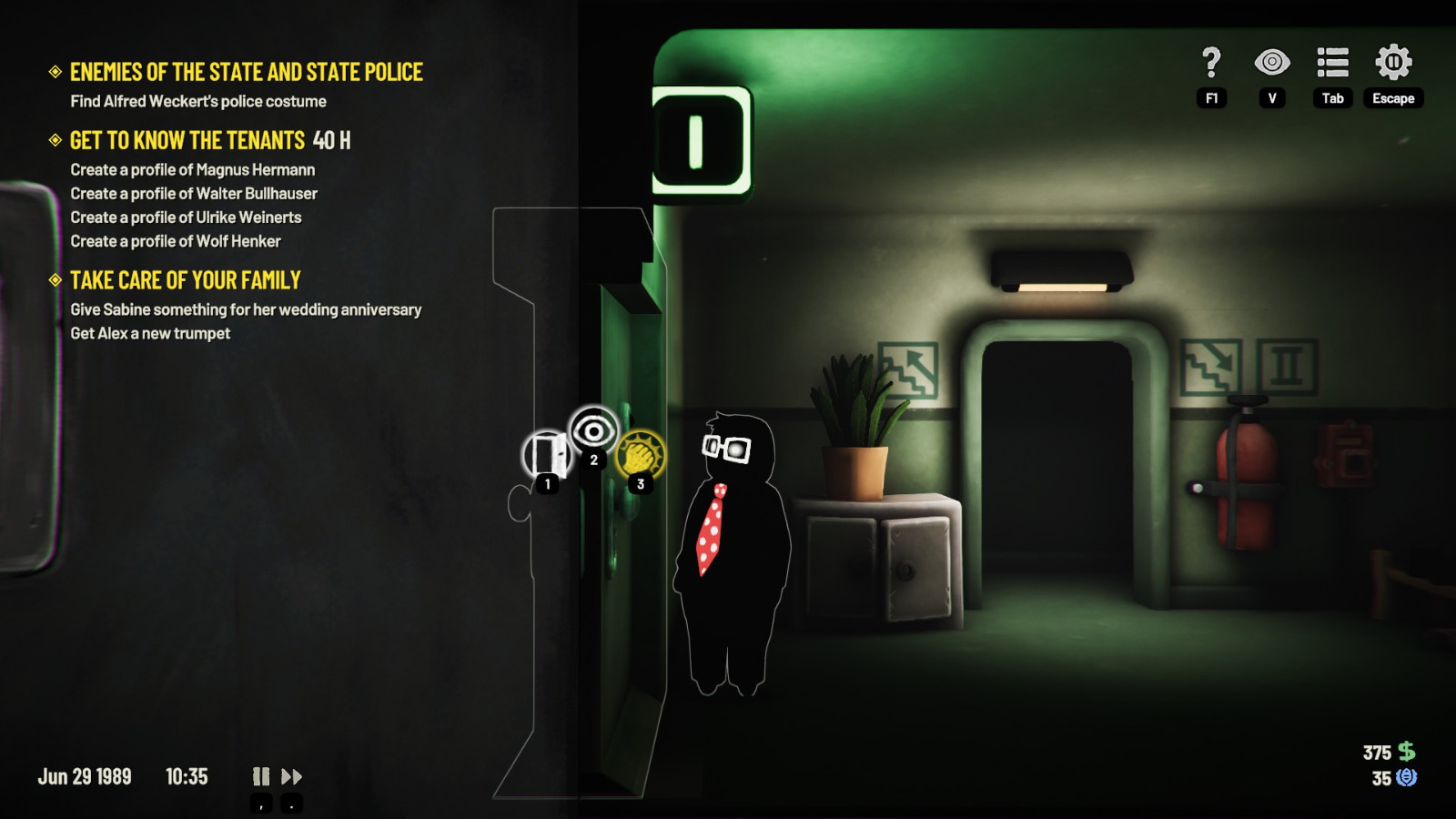Image resolution: width=1456 pixels, height=819 pixels.
Task: Pause the in-game time
Action: click(261, 777)
